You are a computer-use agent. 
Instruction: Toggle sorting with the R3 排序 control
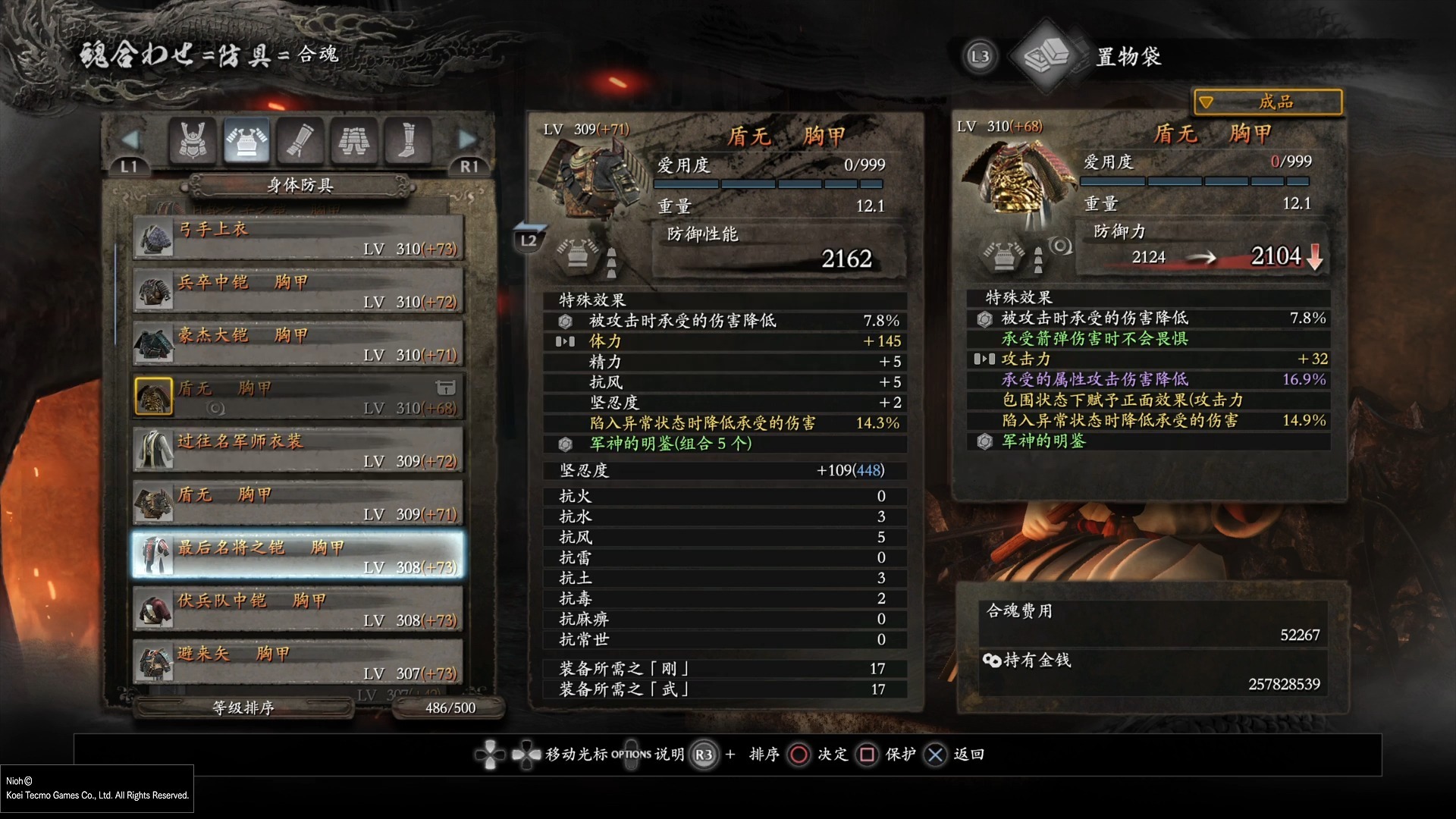pyautogui.click(x=704, y=755)
